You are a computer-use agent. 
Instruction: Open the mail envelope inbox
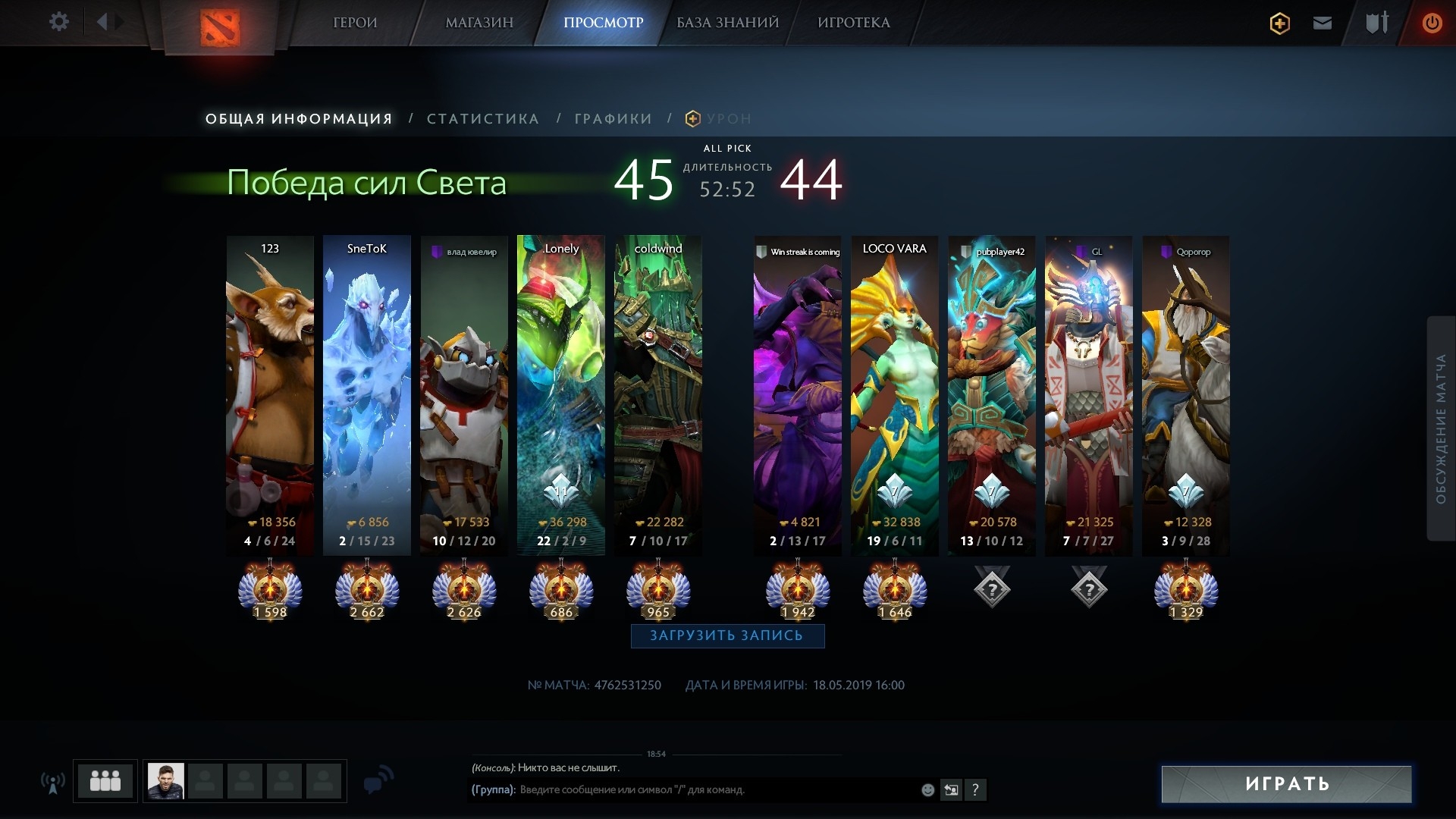click(x=1322, y=24)
